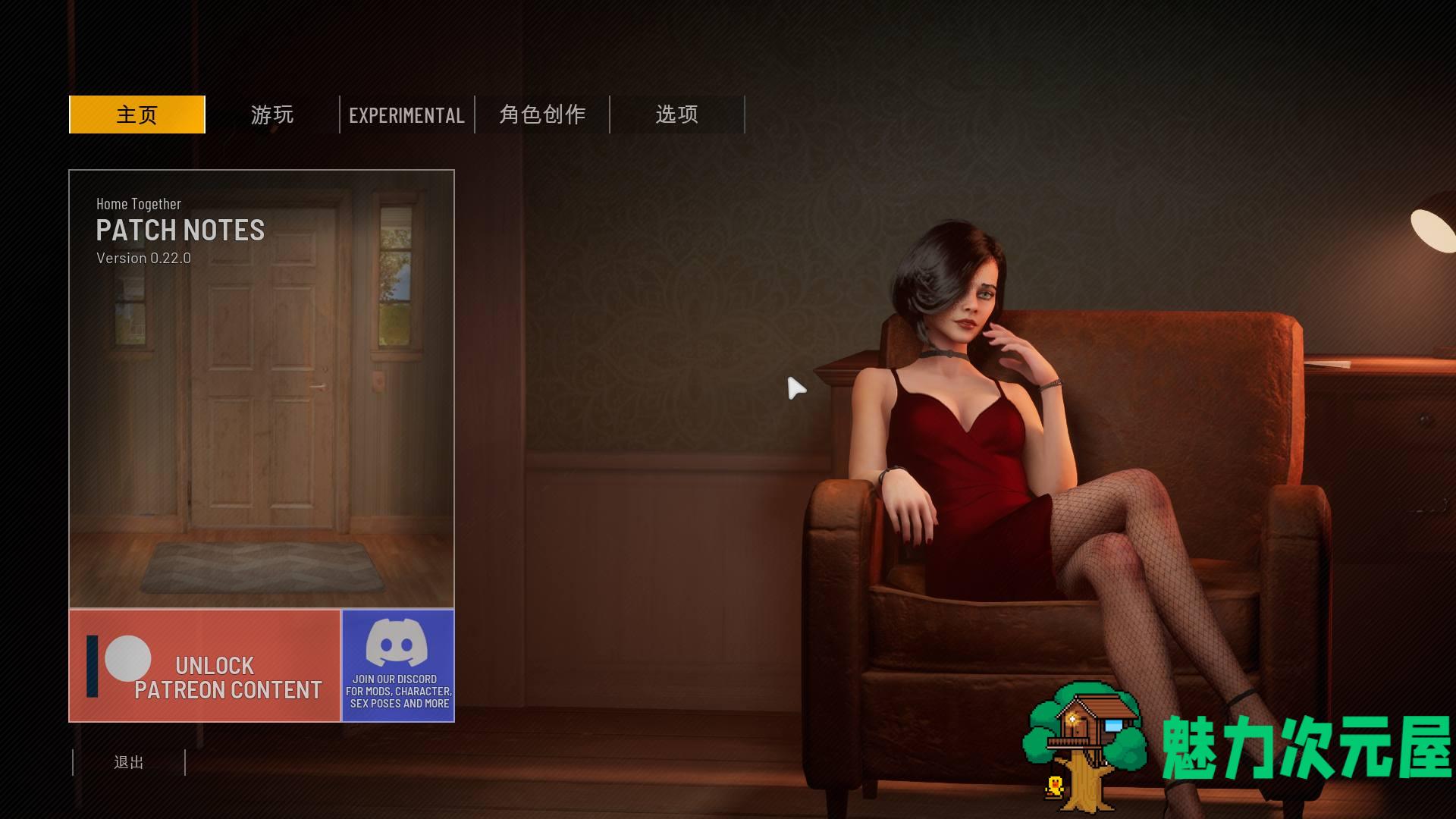View the Patch Notes panel
This screenshot has width=1456, height=819.
(262, 388)
